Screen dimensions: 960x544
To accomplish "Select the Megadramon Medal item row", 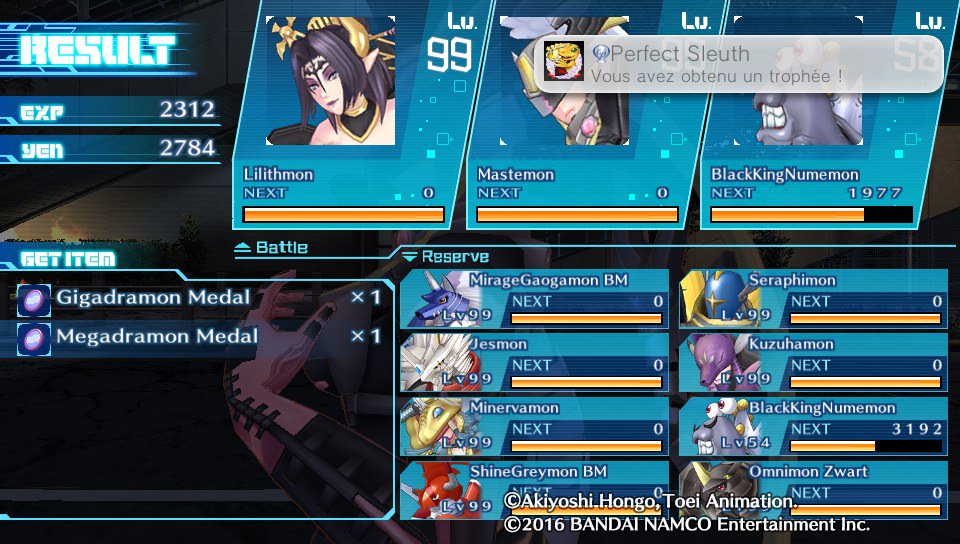I will 200,337.
